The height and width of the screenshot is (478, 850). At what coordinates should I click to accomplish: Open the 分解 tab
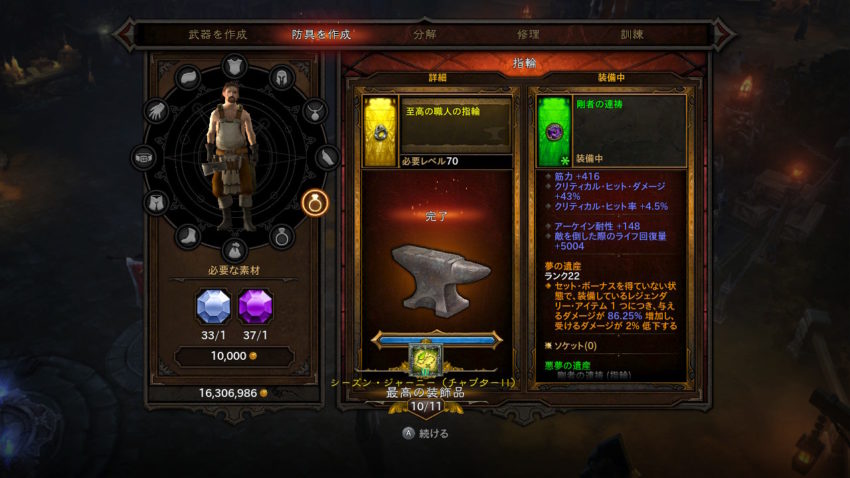(x=425, y=34)
